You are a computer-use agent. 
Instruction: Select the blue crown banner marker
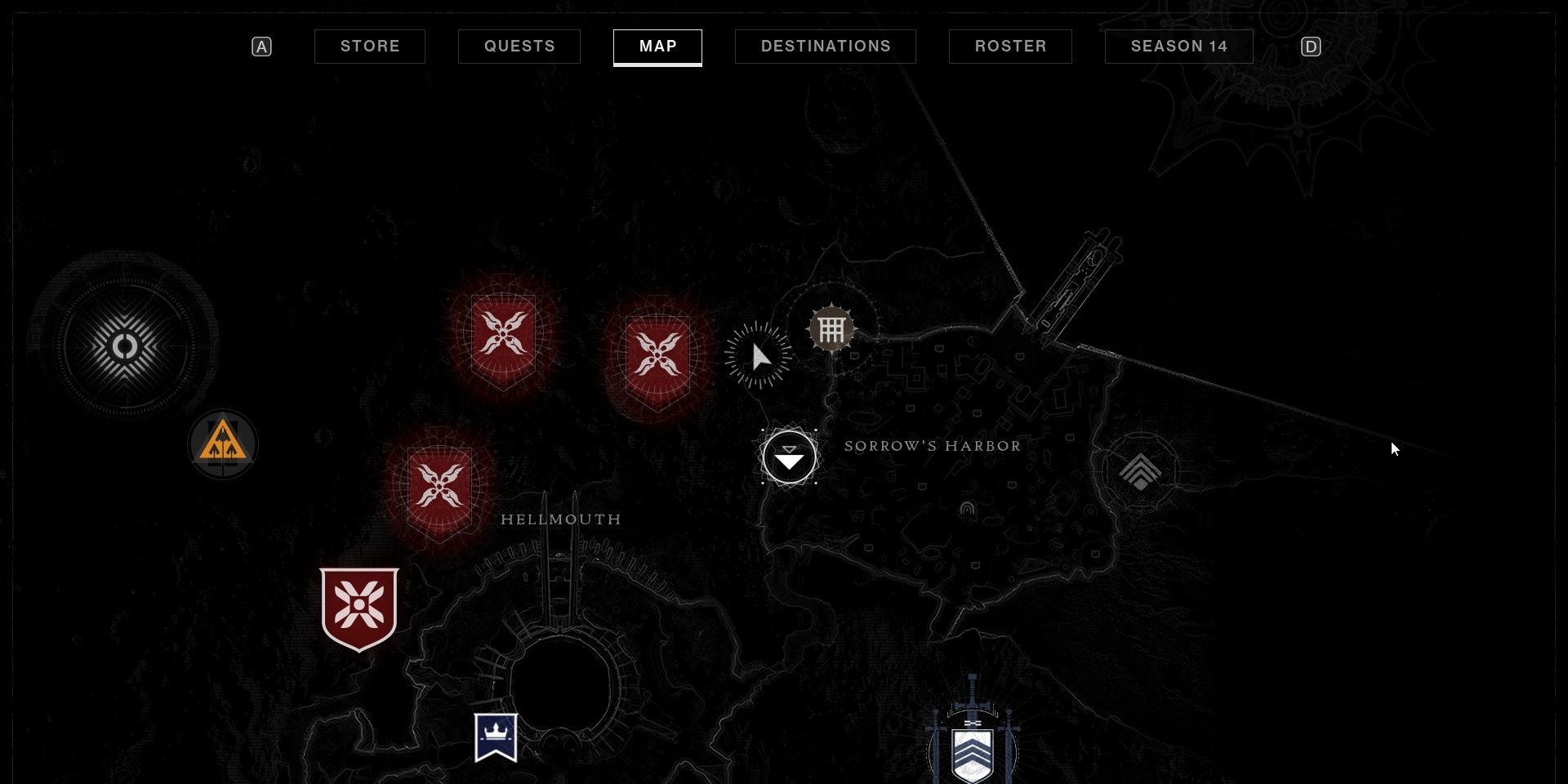[x=496, y=737]
